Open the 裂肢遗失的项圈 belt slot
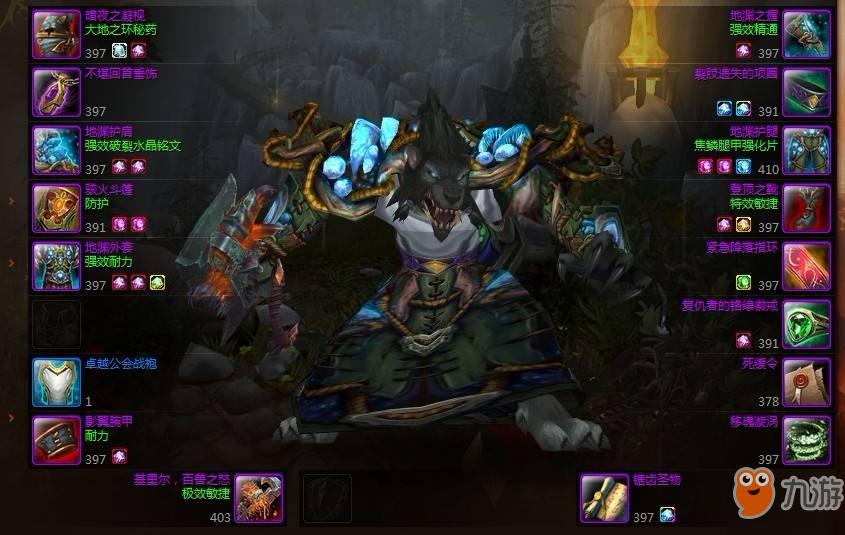This screenshot has height=535, width=845. click(806, 93)
